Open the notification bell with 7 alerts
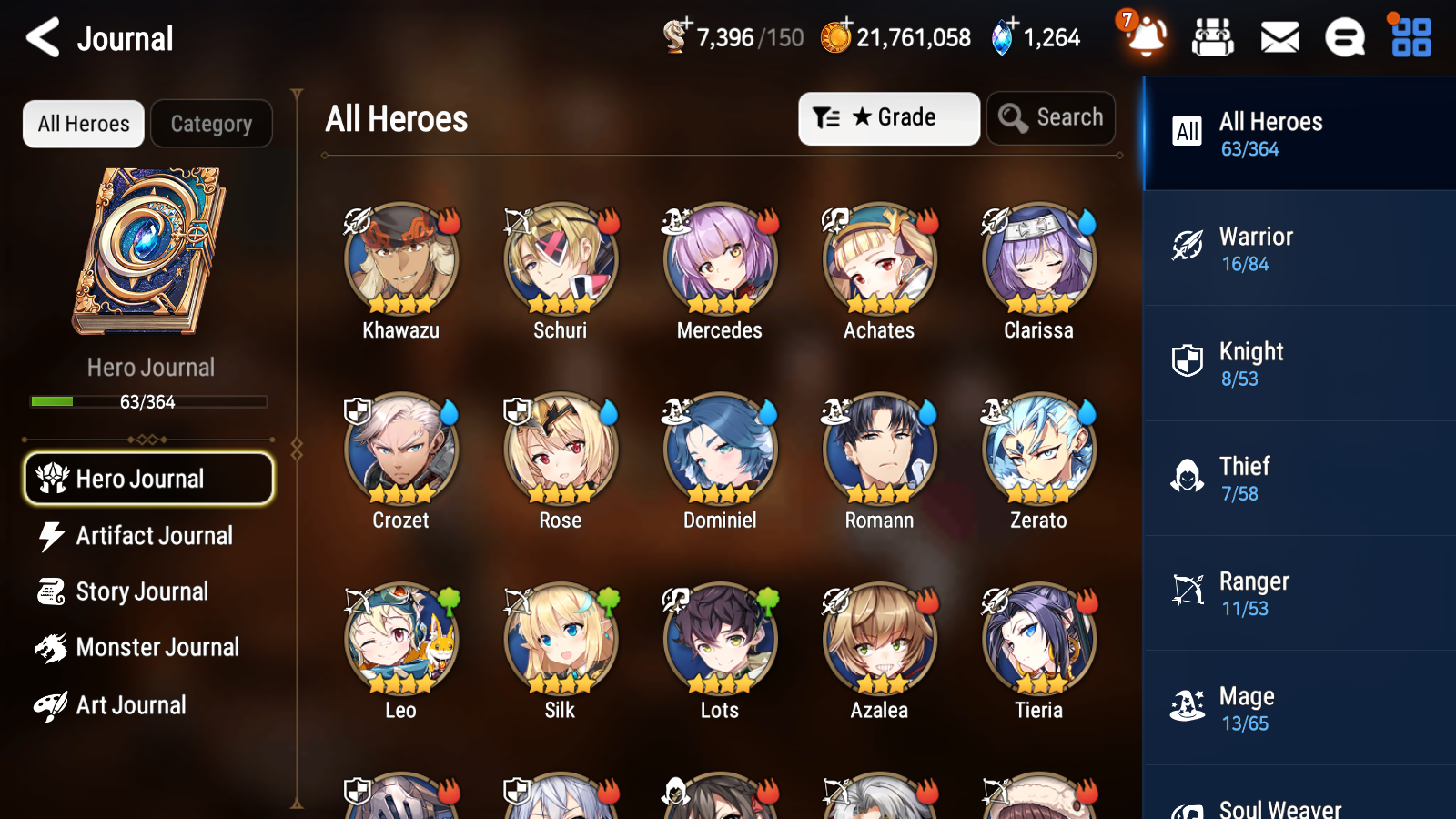Viewport: 1456px width, 819px height. click(1146, 38)
